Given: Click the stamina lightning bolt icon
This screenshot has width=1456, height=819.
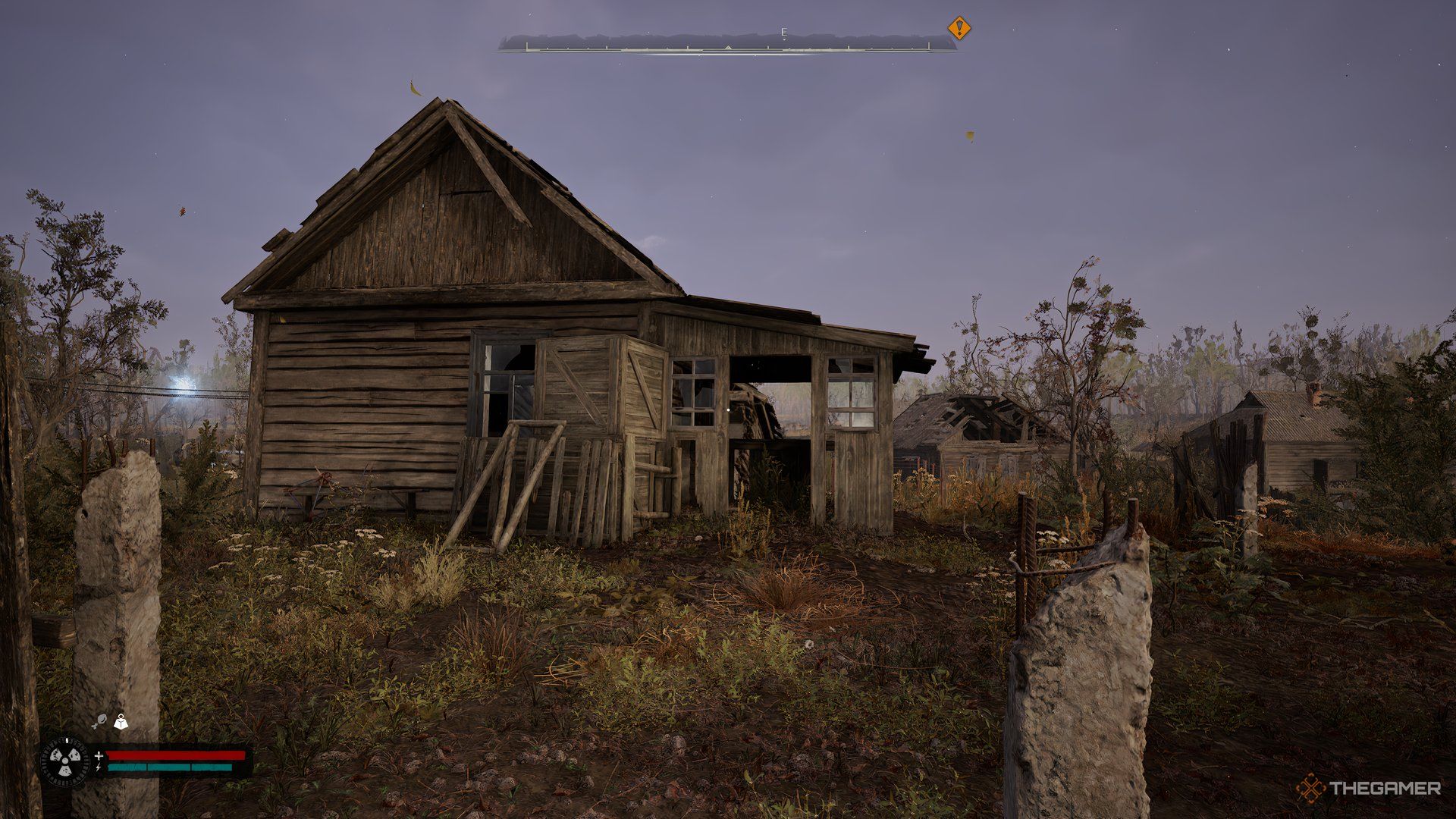Looking at the screenshot, I should [x=99, y=768].
